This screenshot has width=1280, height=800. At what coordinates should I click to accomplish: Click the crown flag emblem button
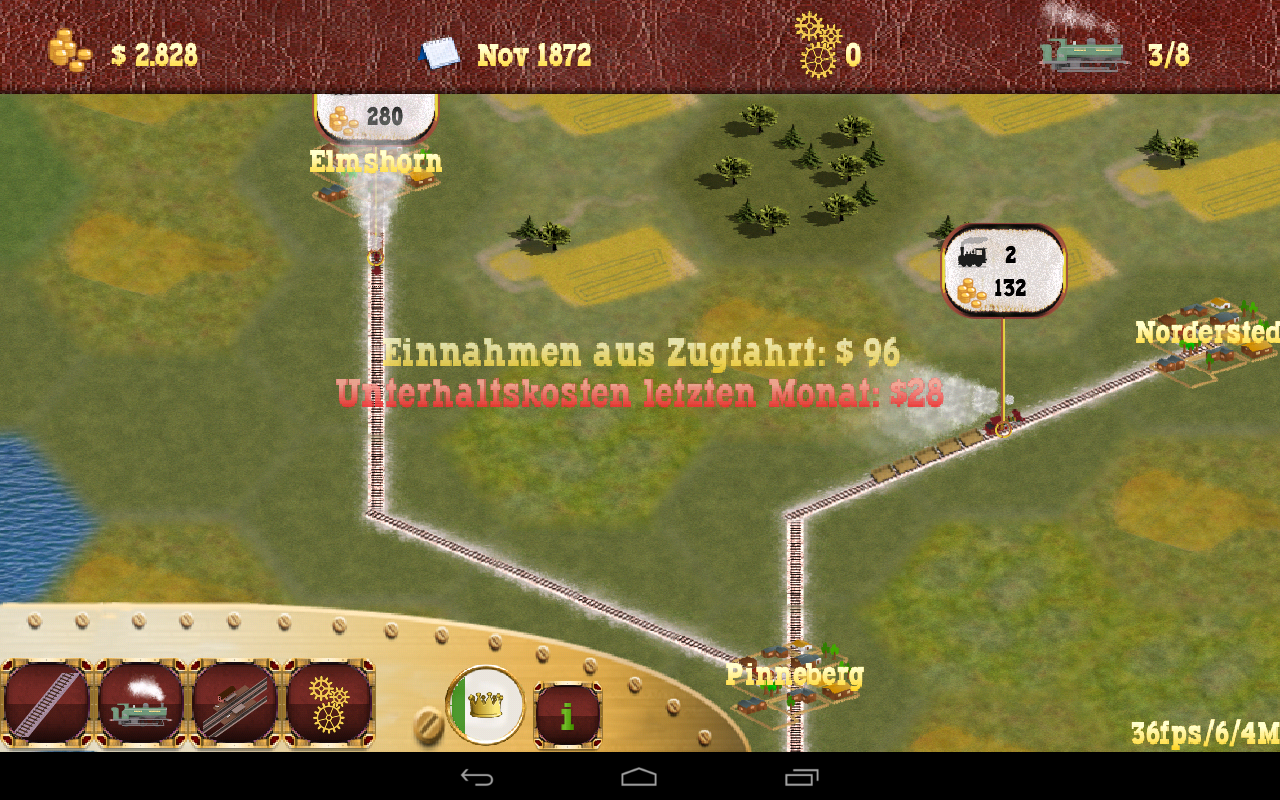coord(486,704)
